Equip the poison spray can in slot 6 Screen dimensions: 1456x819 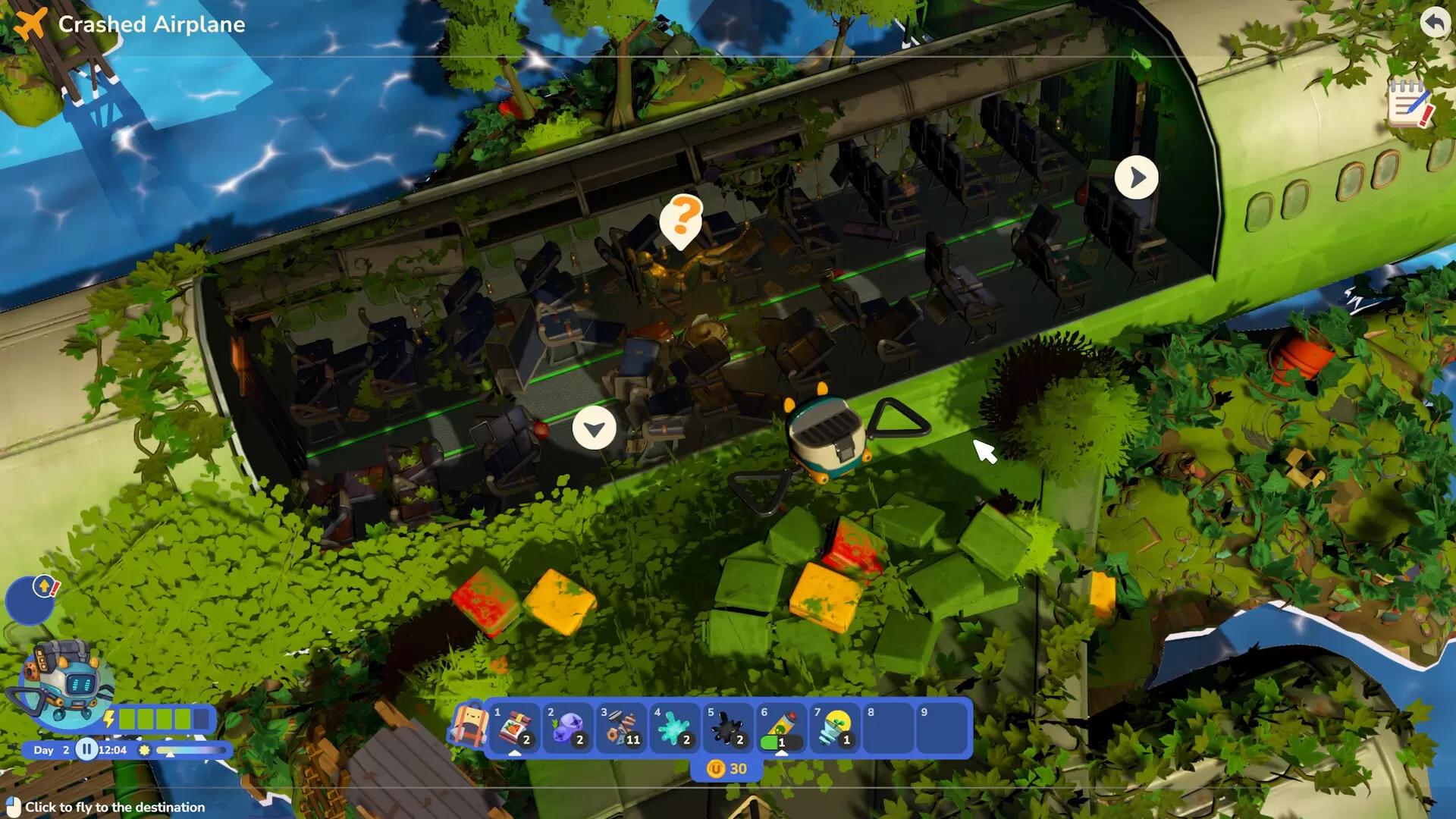tap(781, 729)
